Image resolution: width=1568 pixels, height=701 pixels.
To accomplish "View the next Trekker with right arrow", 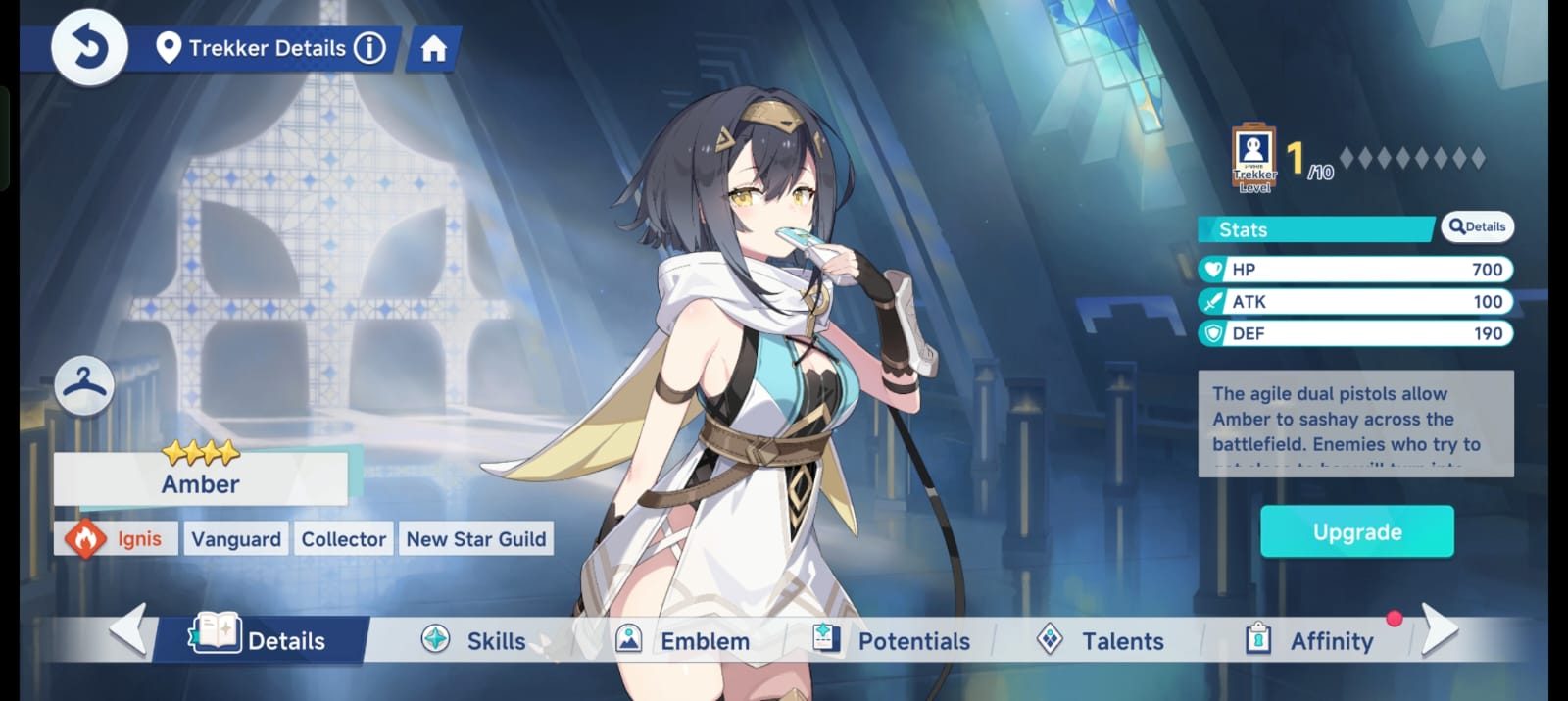I will pos(1439,628).
